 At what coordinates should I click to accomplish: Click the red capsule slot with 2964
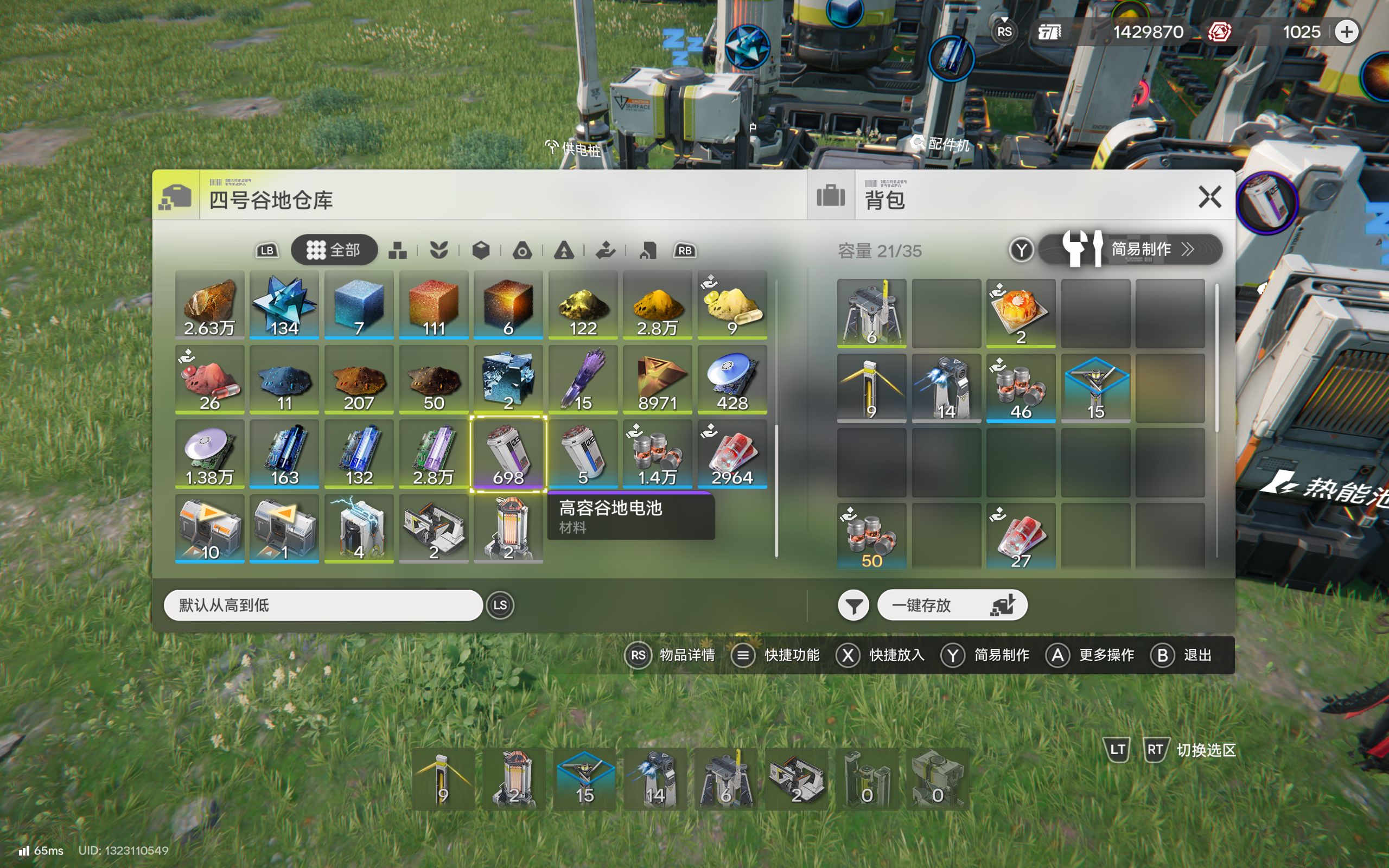point(732,454)
